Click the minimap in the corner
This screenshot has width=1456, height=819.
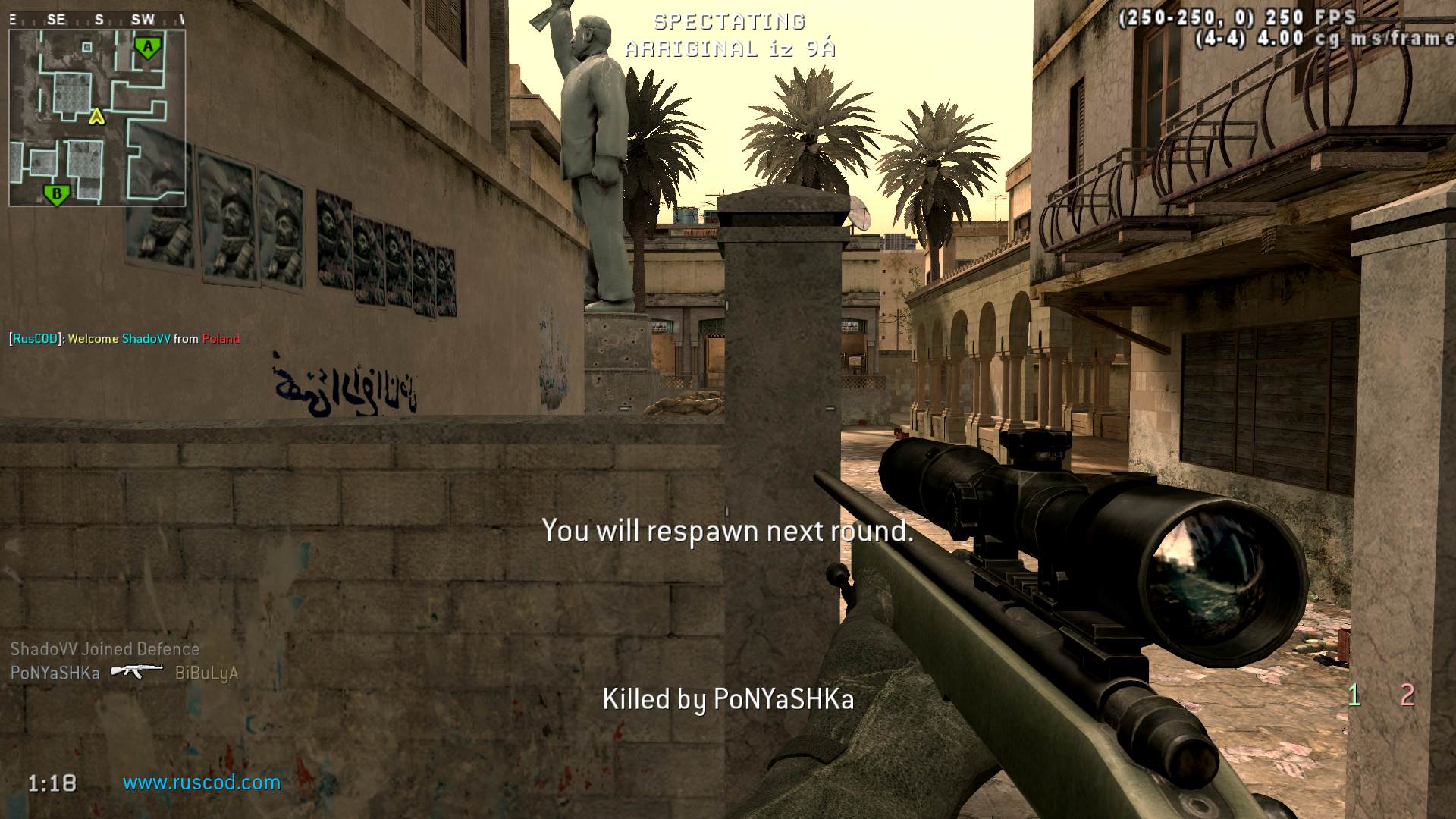(97, 118)
